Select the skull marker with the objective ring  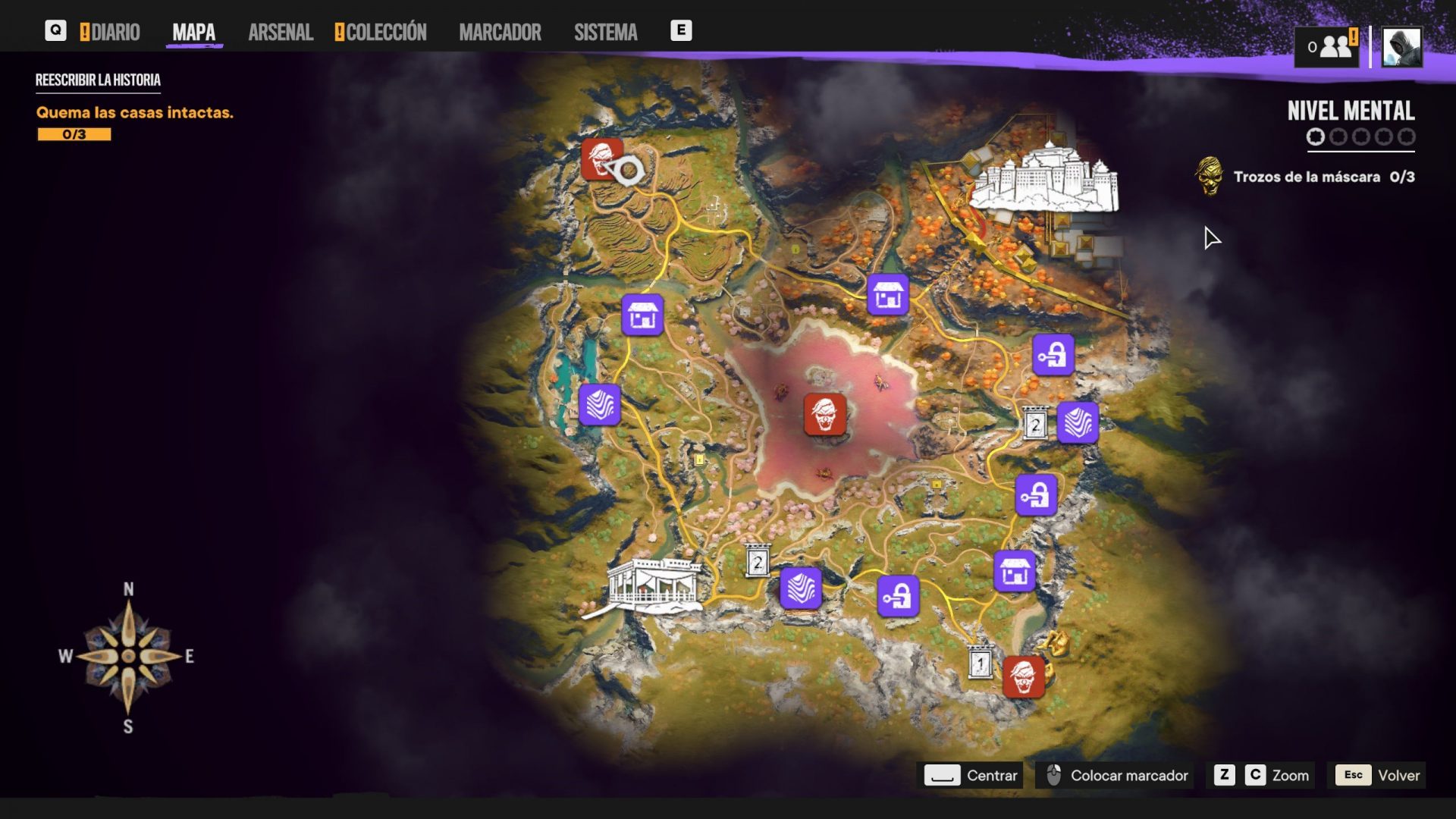(x=602, y=158)
